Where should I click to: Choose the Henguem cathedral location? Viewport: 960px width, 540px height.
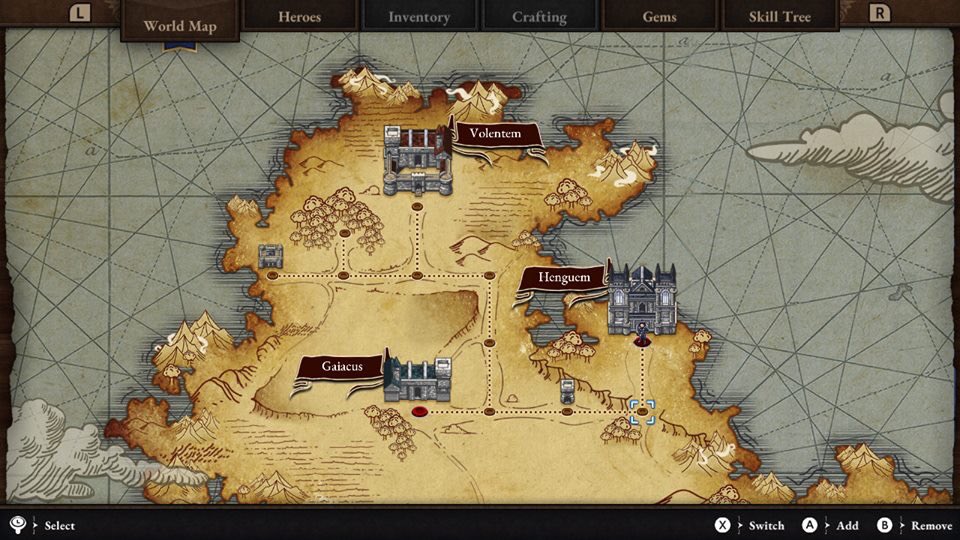pos(642,298)
